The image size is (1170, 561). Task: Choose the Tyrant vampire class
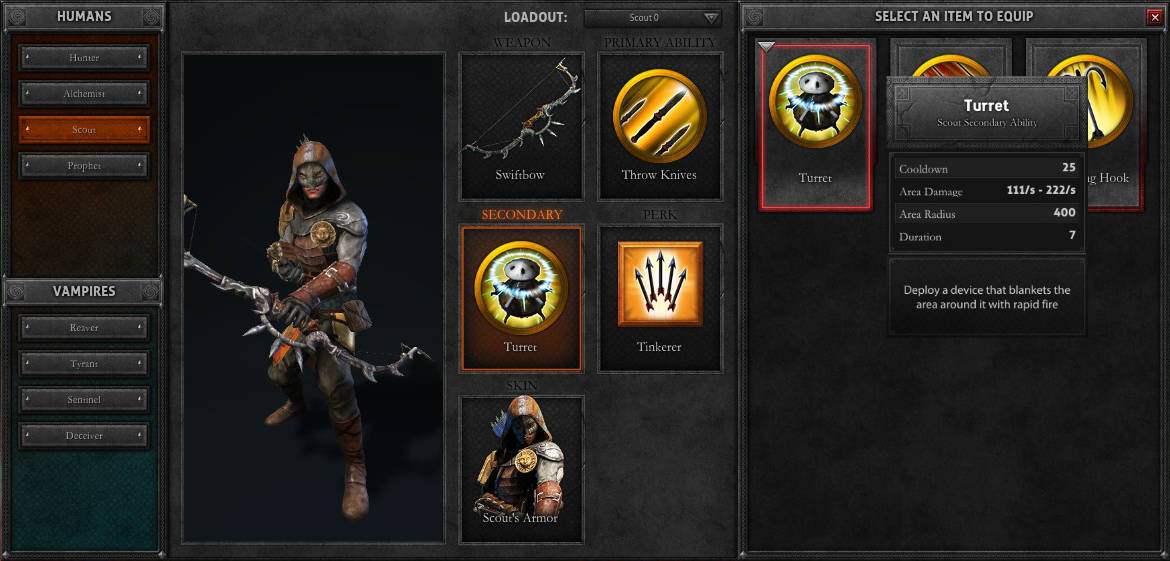[84, 363]
